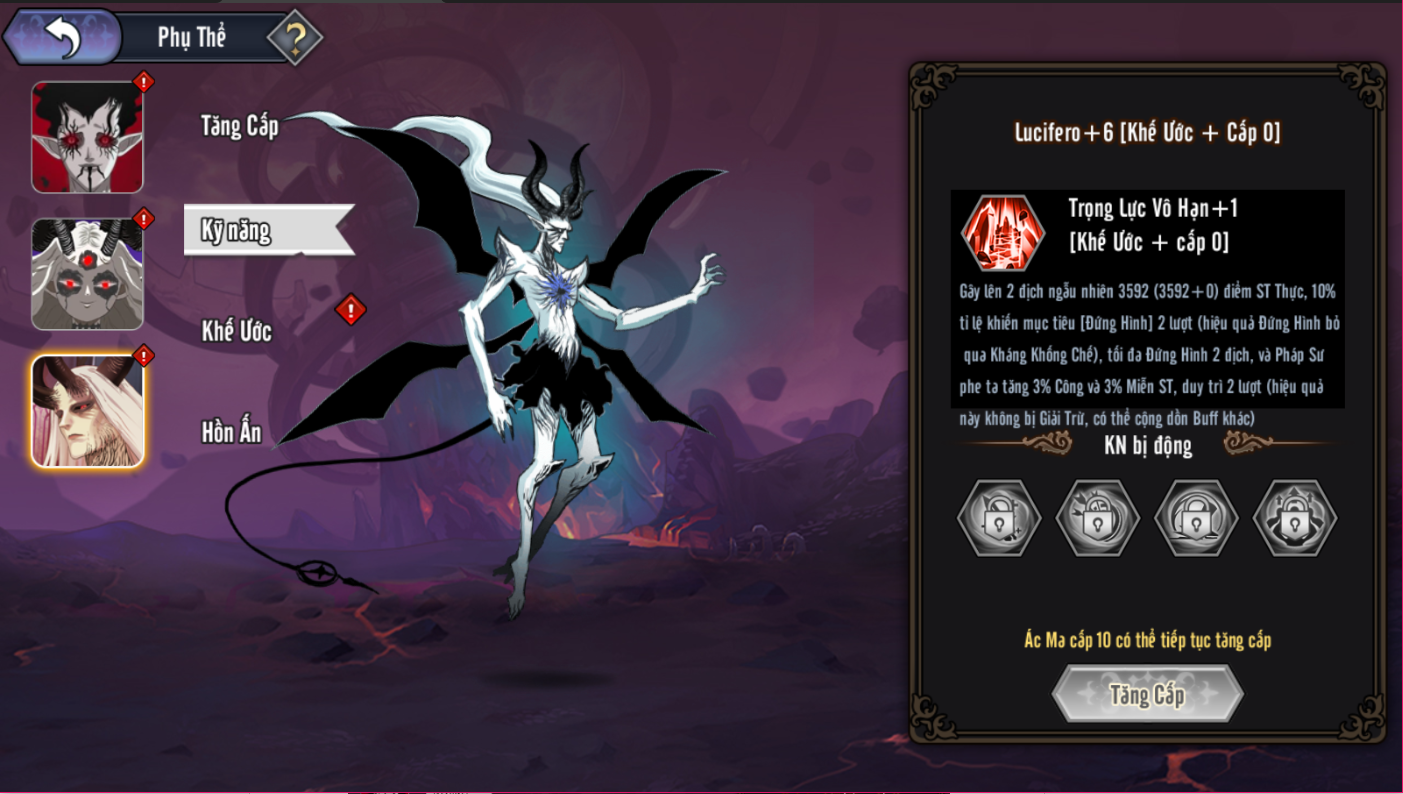1403x794 pixels.
Task: Go back using the return arrow
Action: pyautogui.click(x=62, y=38)
